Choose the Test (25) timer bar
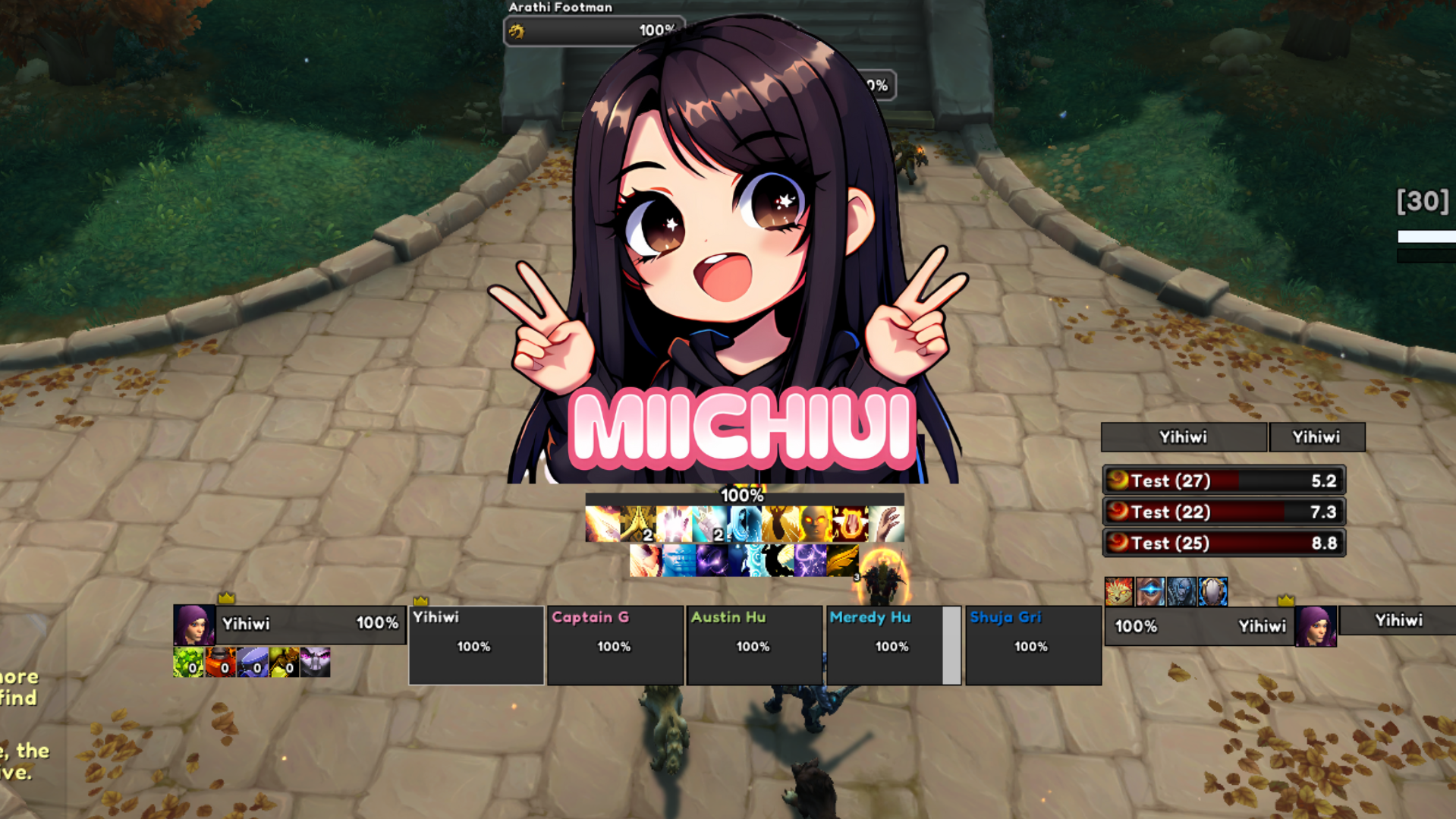 1223,543
